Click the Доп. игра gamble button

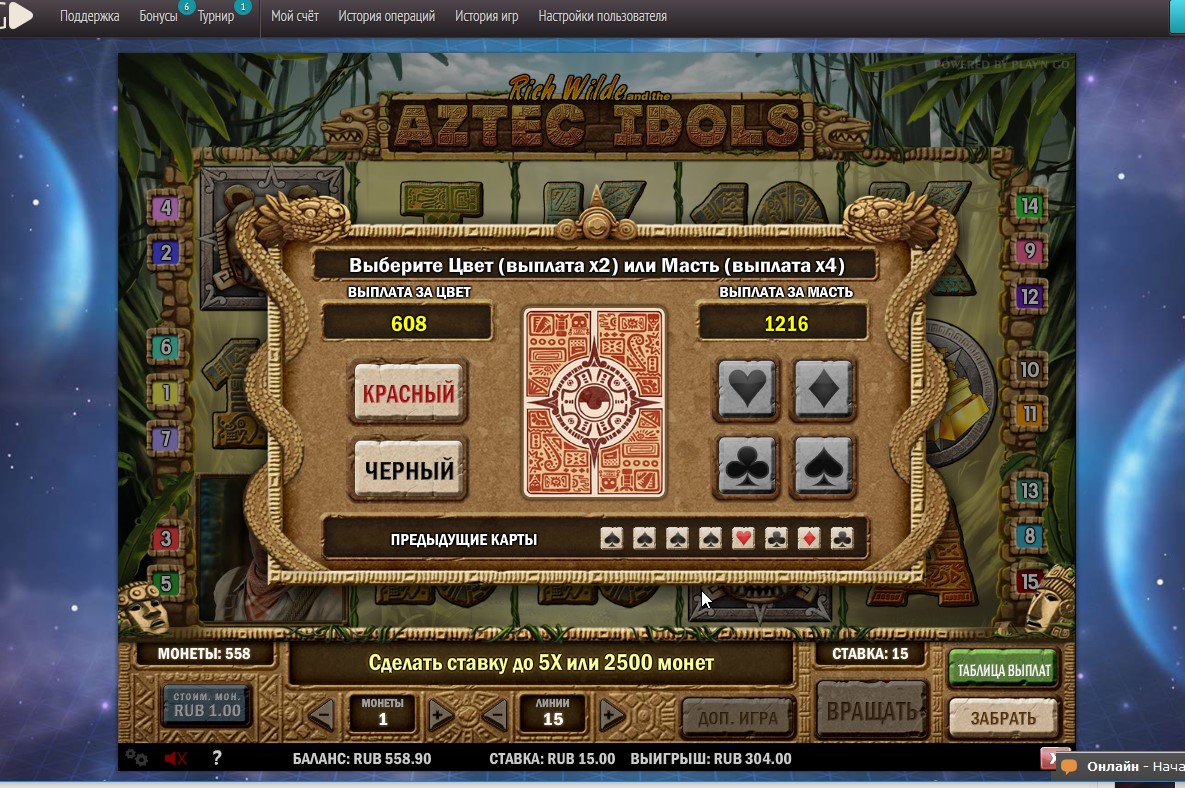click(x=737, y=716)
